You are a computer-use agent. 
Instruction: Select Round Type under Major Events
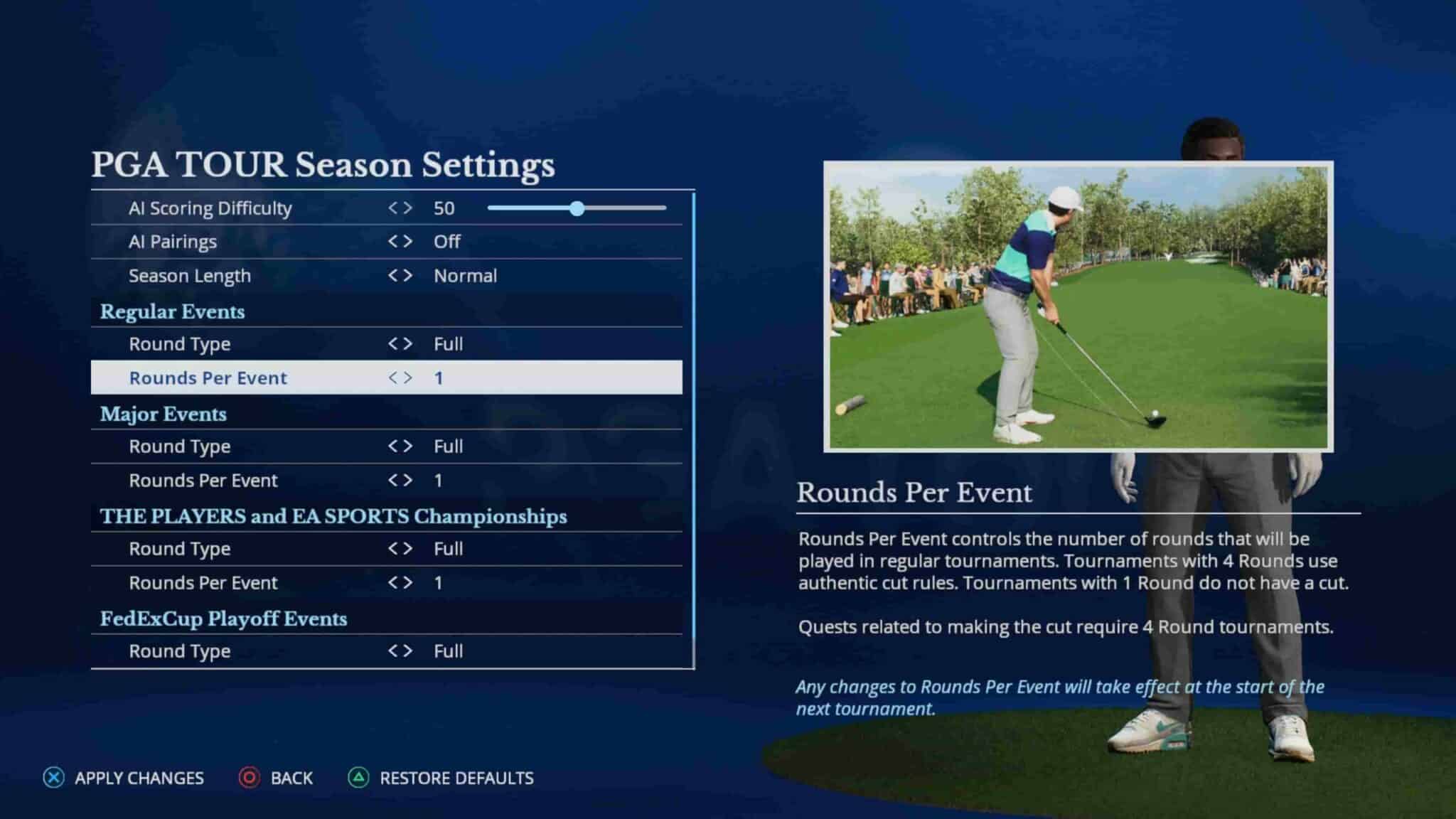(x=180, y=446)
